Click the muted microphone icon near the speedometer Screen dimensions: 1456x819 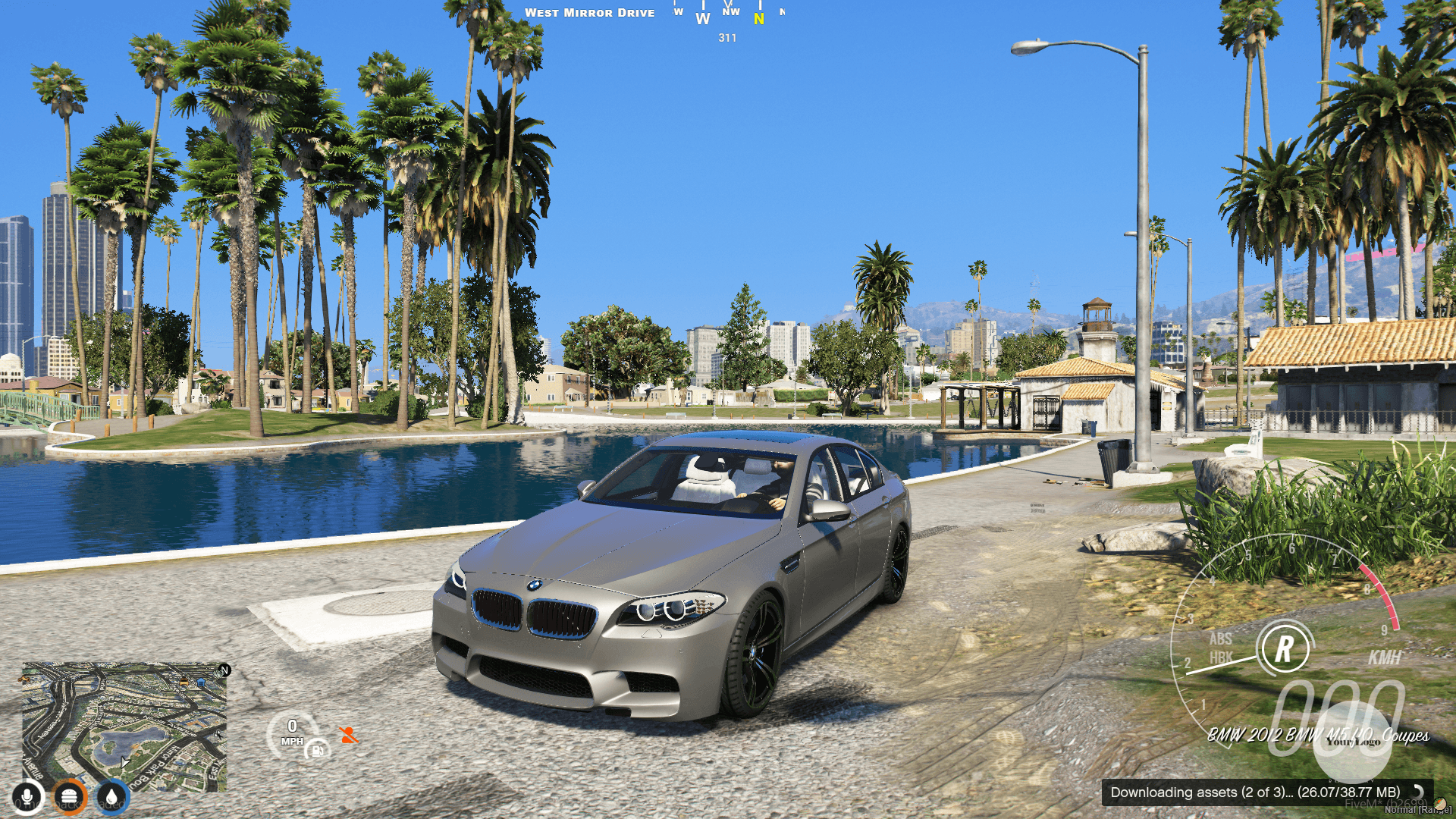pos(349,735)
